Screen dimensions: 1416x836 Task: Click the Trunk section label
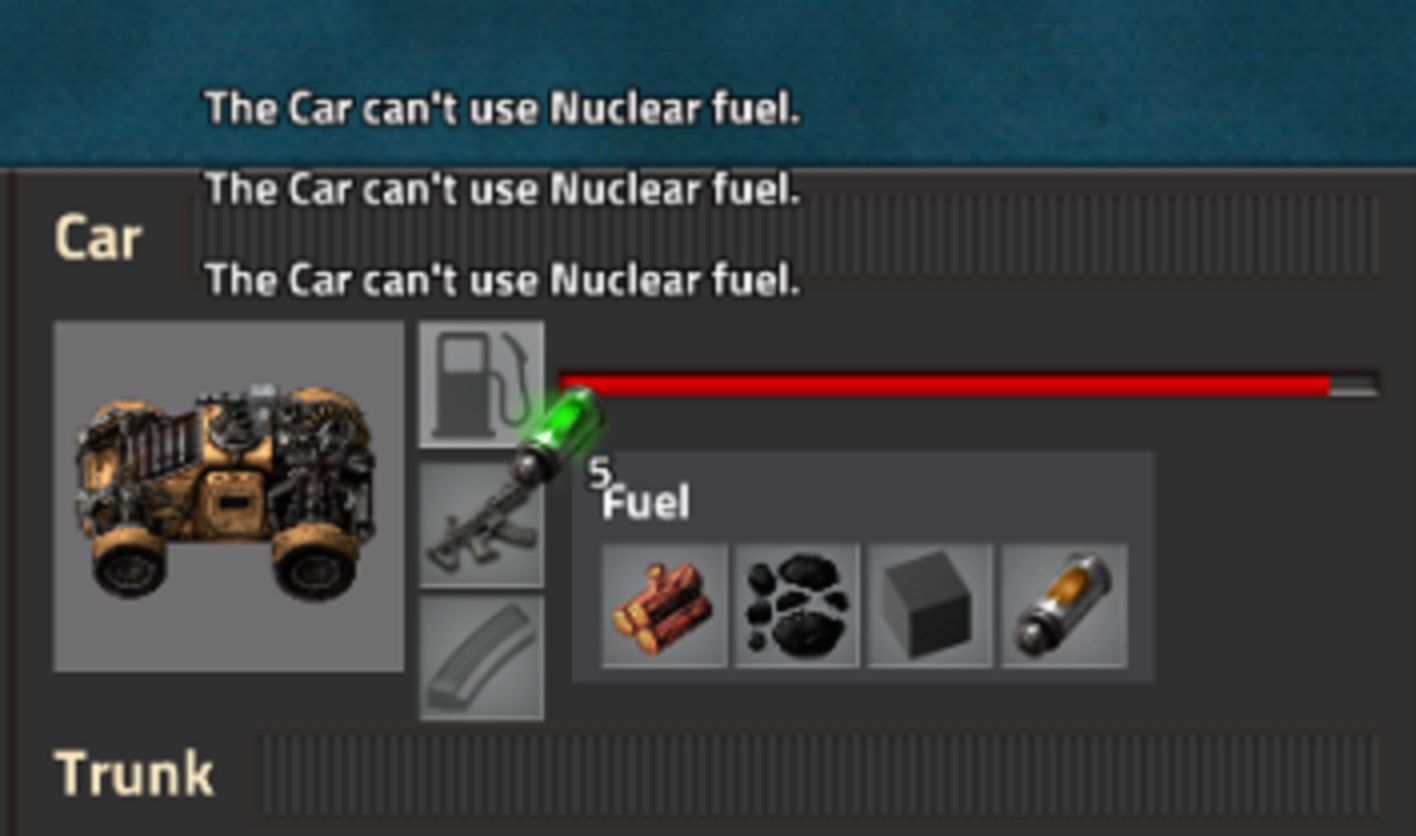coord(133,770)
